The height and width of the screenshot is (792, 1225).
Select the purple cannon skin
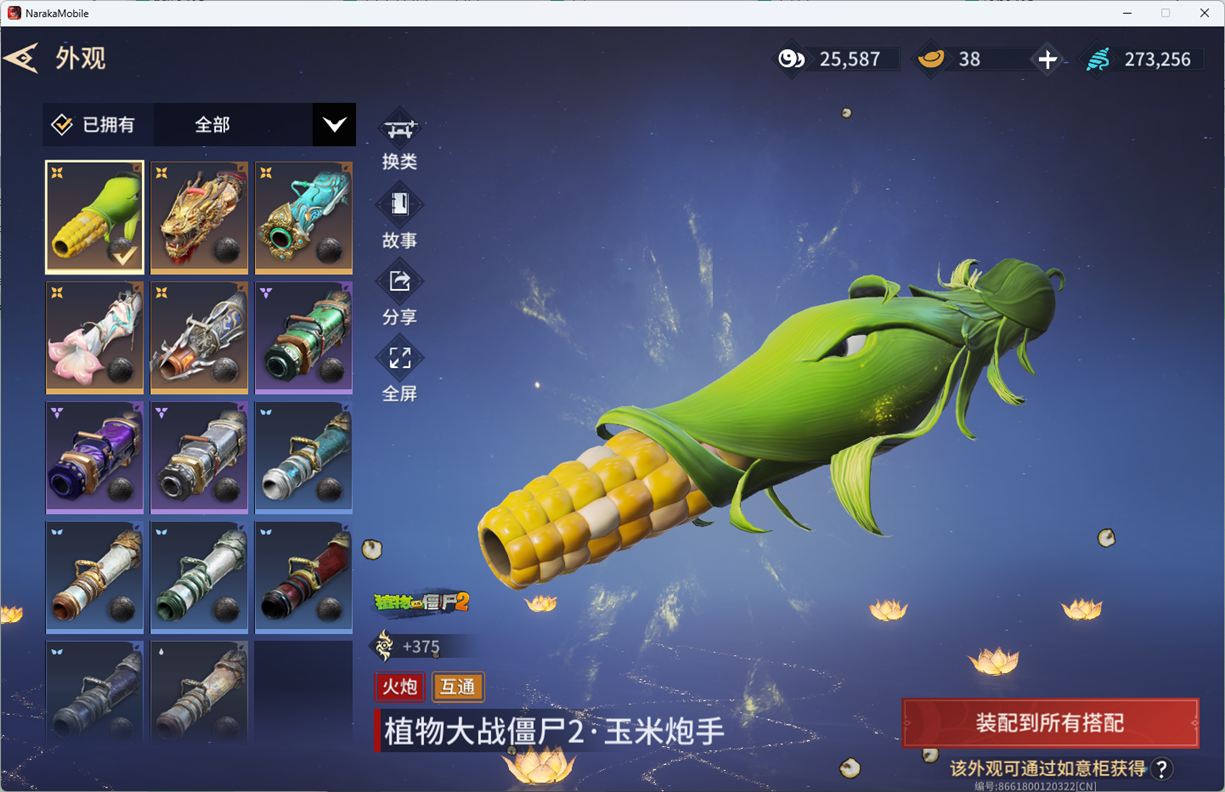[95, 457]
